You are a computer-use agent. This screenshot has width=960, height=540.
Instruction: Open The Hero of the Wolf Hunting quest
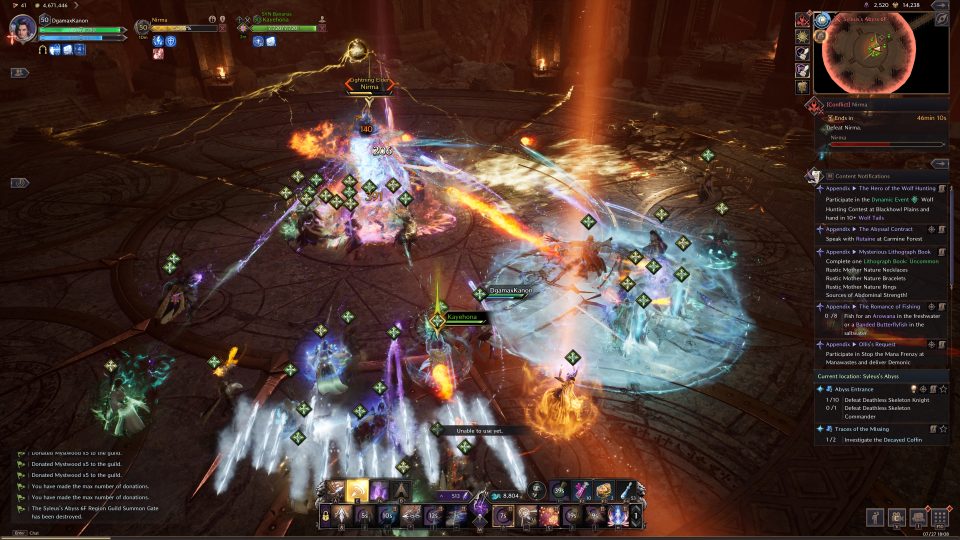873,188
